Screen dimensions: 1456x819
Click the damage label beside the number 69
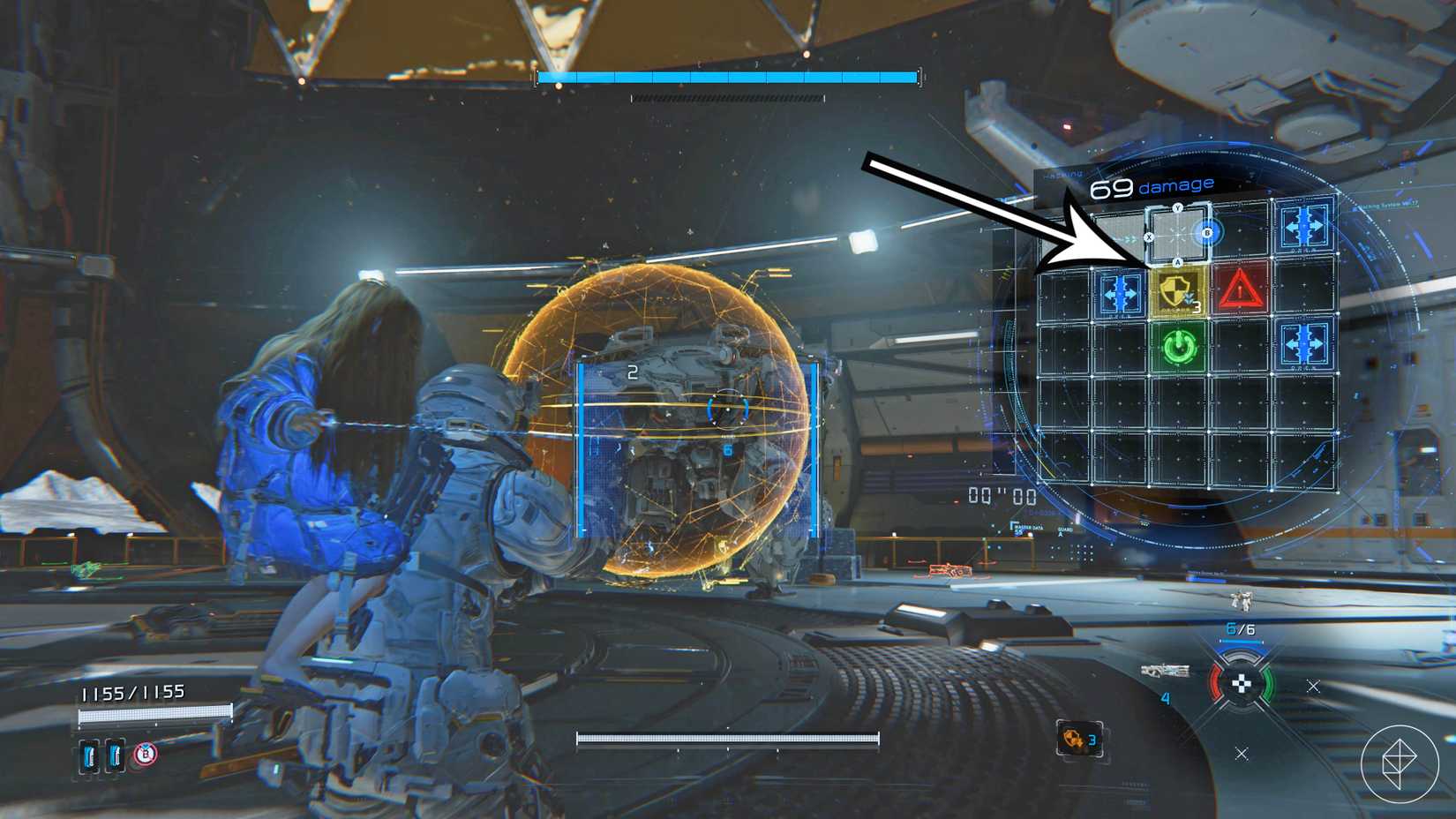pos(1175,186)
